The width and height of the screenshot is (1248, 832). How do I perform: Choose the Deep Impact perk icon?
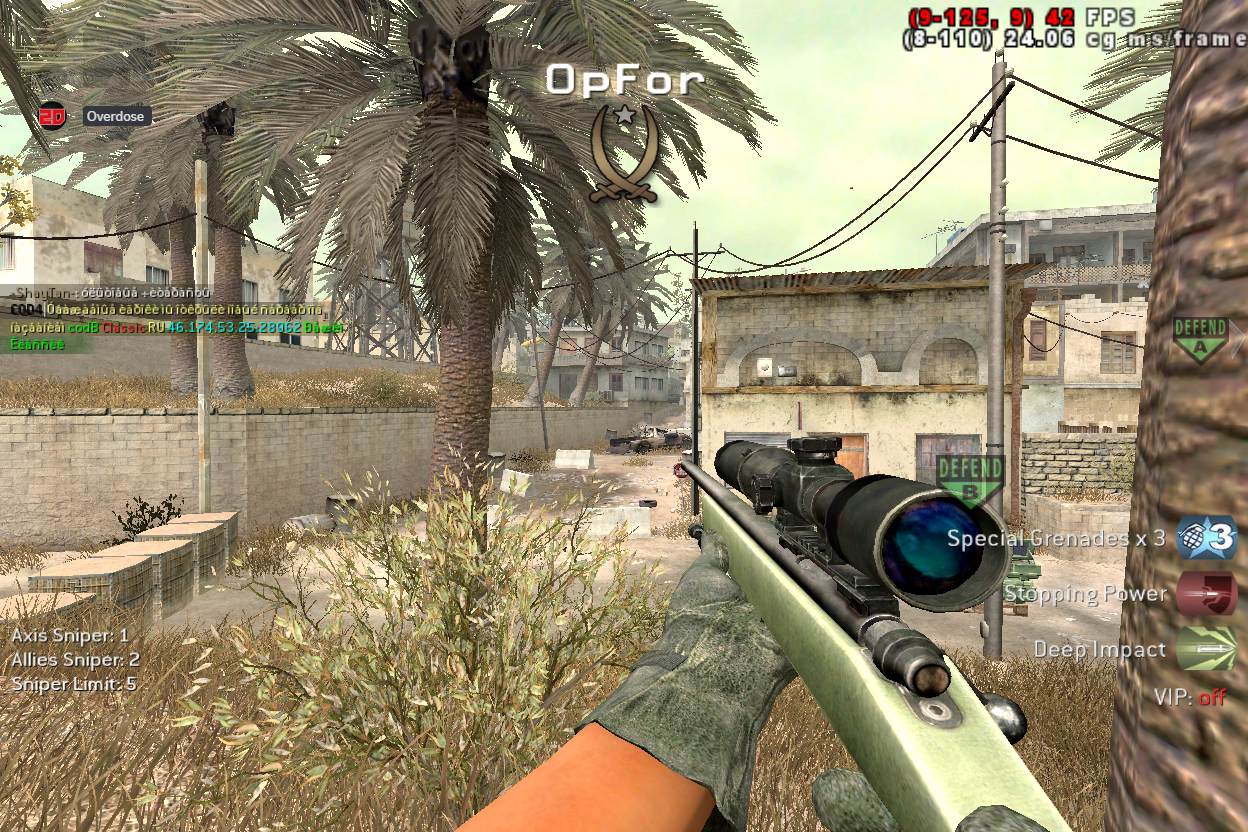[x=1205, y=649]
